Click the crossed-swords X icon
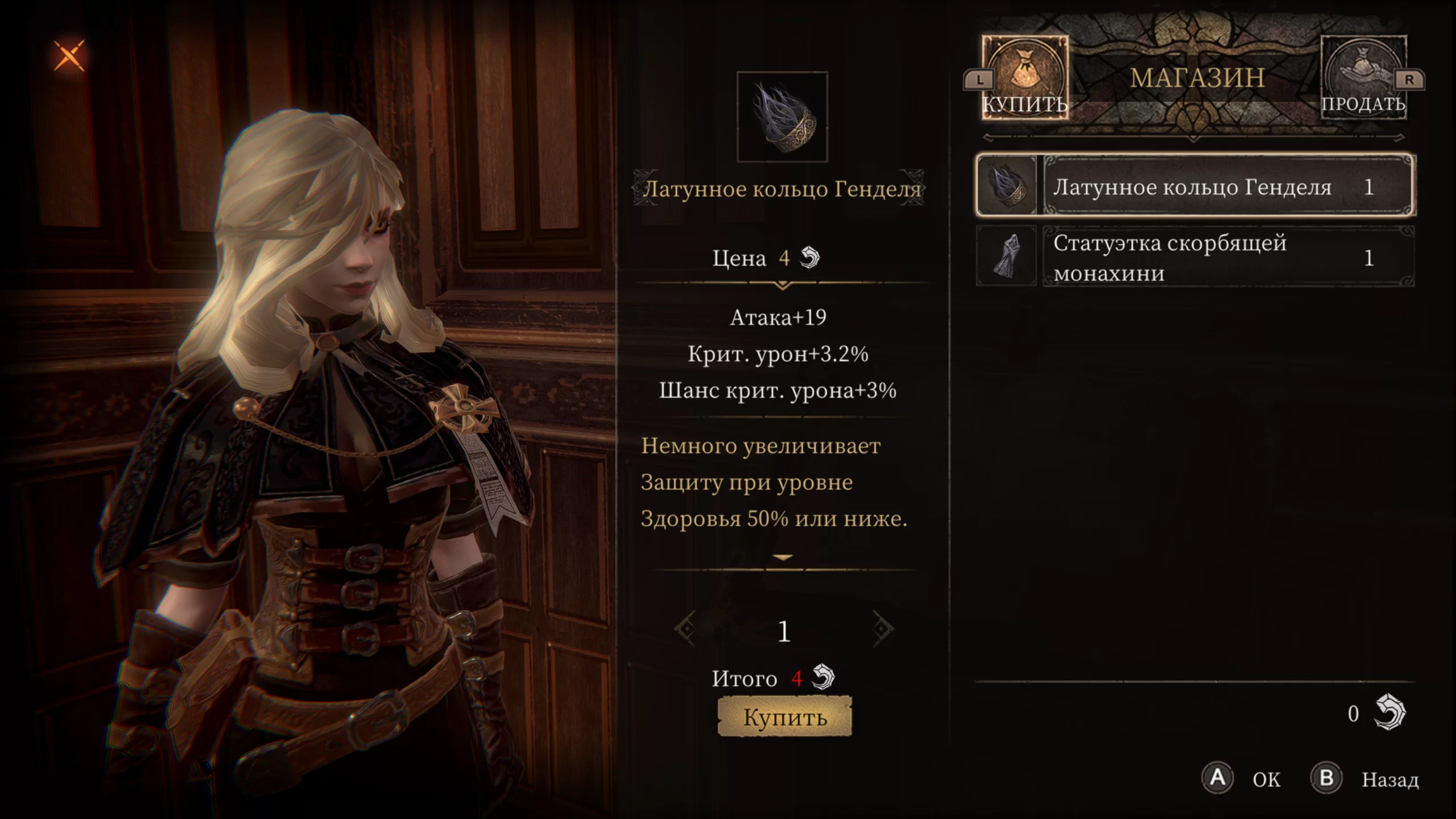 [69, 56]
